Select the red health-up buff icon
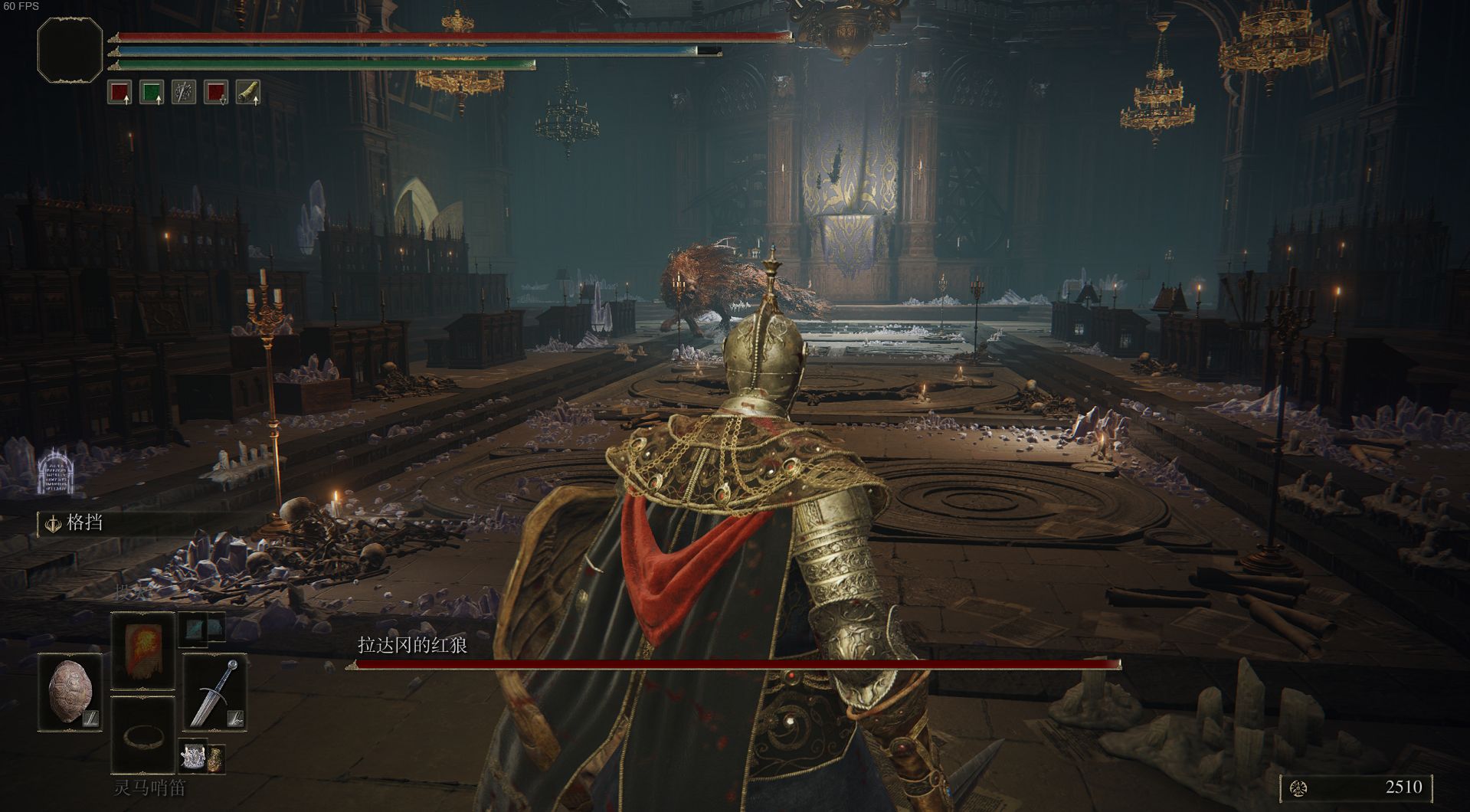 tap(119, 93)
